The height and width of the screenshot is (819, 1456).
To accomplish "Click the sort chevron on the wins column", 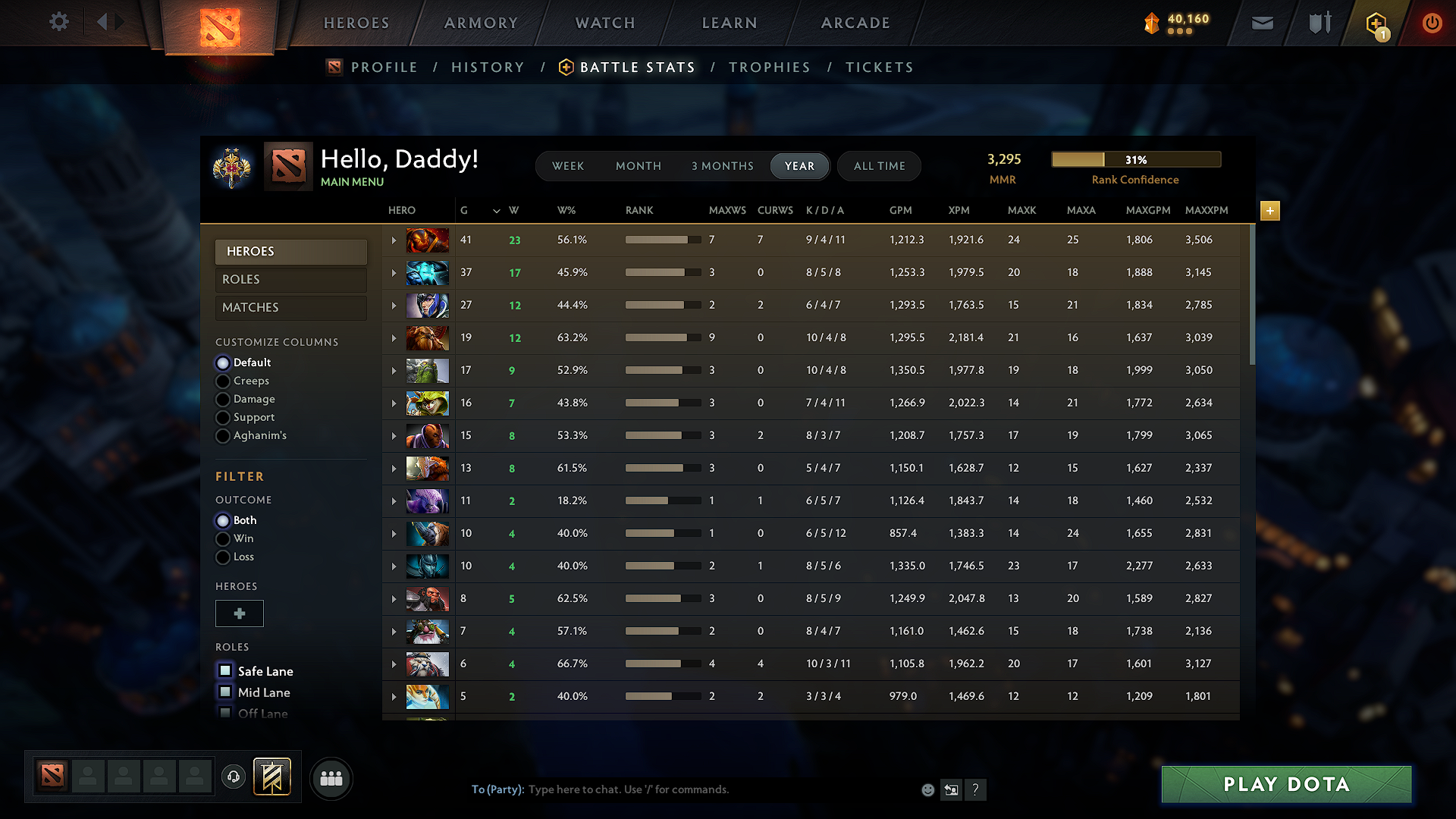I will click(497, 211).
